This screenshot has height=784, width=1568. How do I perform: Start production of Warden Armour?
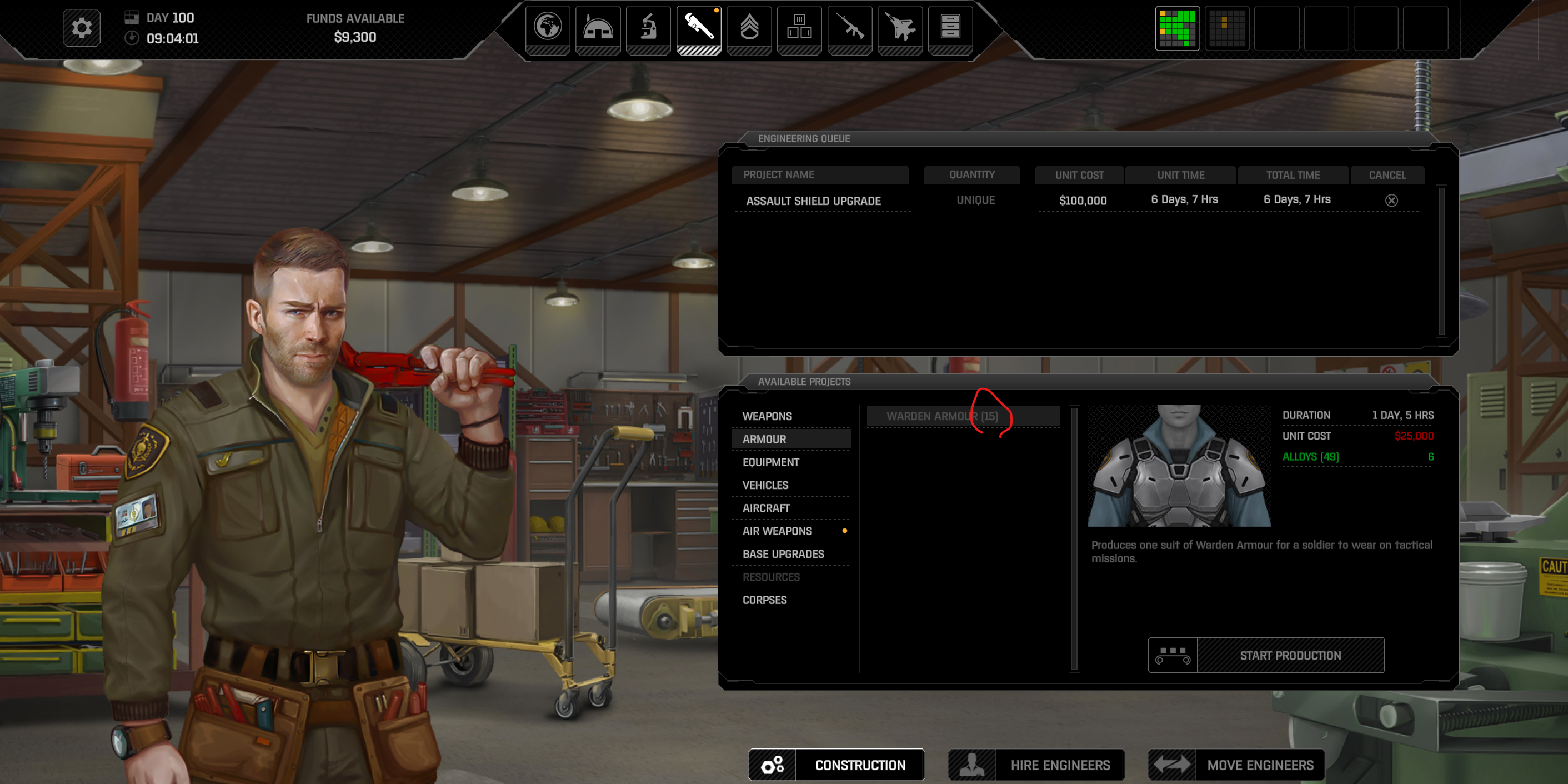coord(1290,655)
